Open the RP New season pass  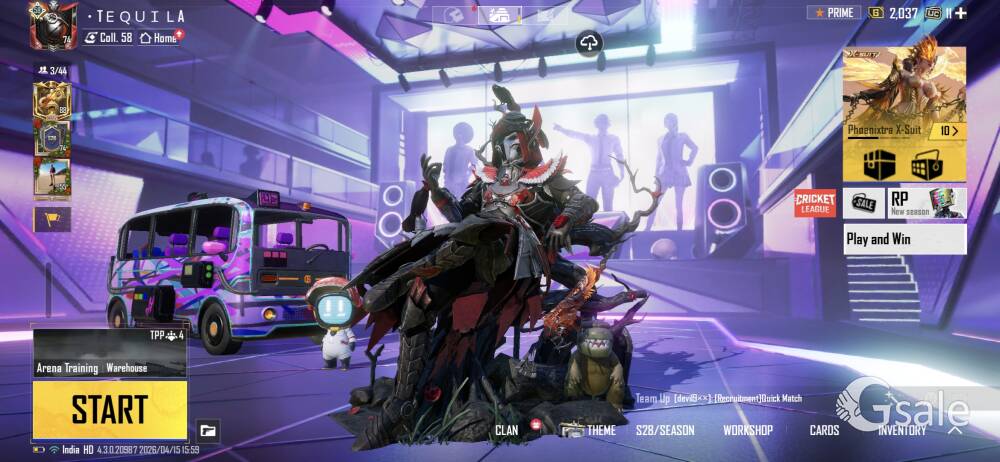[x=927, y=203]
